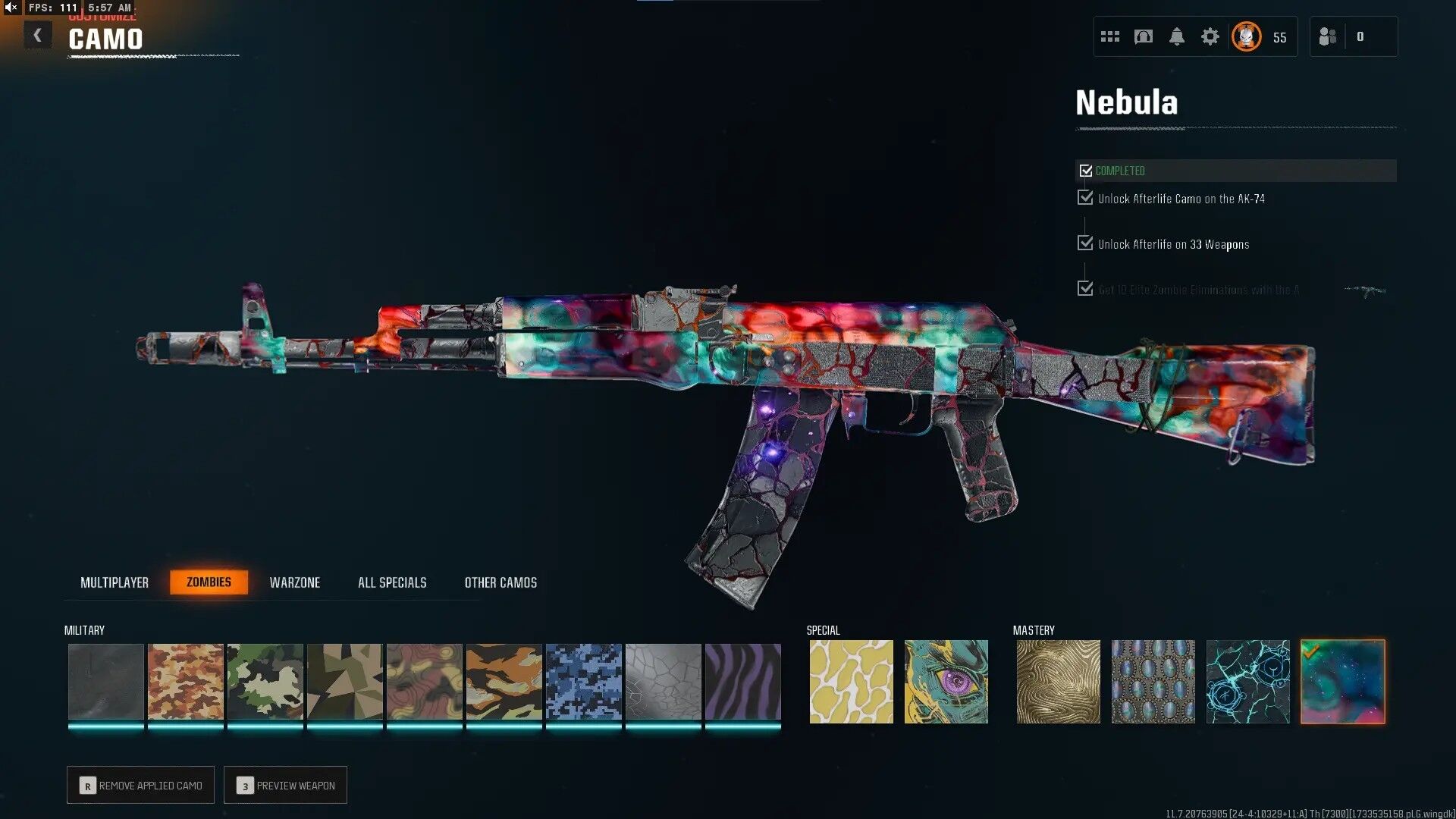Select the Nebula mastery camo thumbnail
Viewport: 1456px width, 819px height.
pyautogui.click(x=1342, y=681)
